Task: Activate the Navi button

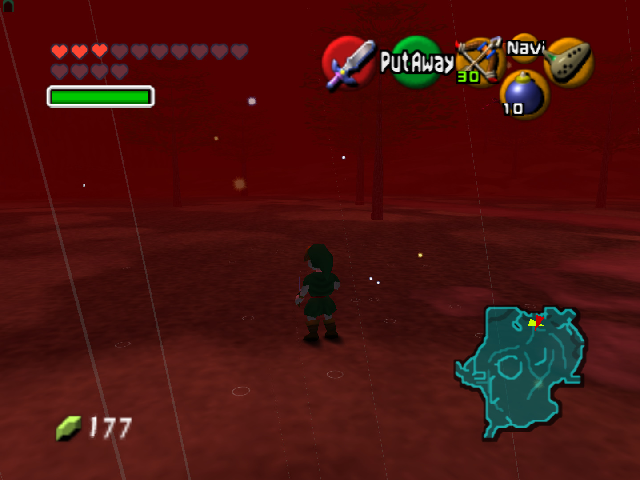Action: pyautogui.click(x=524, y=47)
